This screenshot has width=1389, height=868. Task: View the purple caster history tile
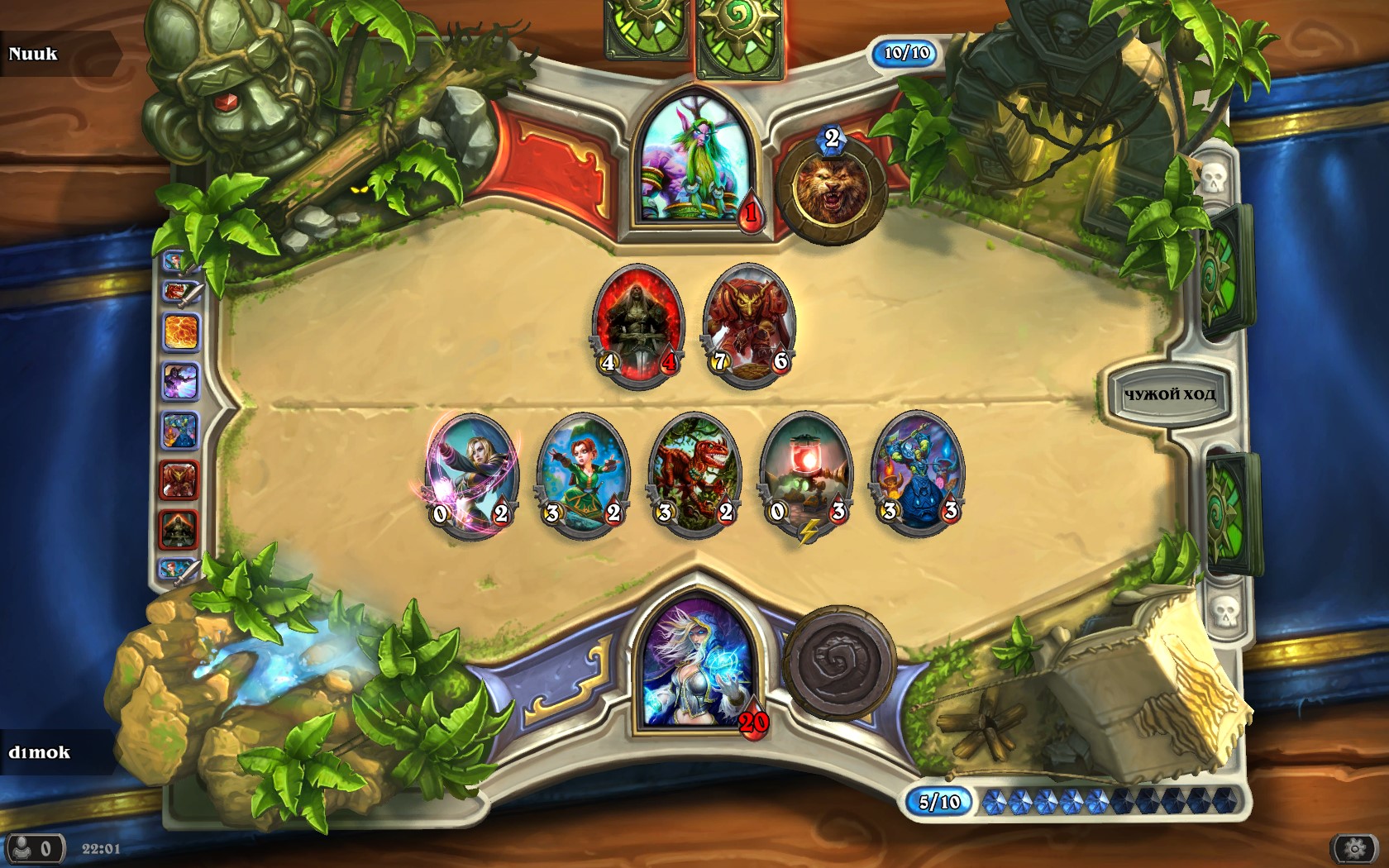[180, 382]
